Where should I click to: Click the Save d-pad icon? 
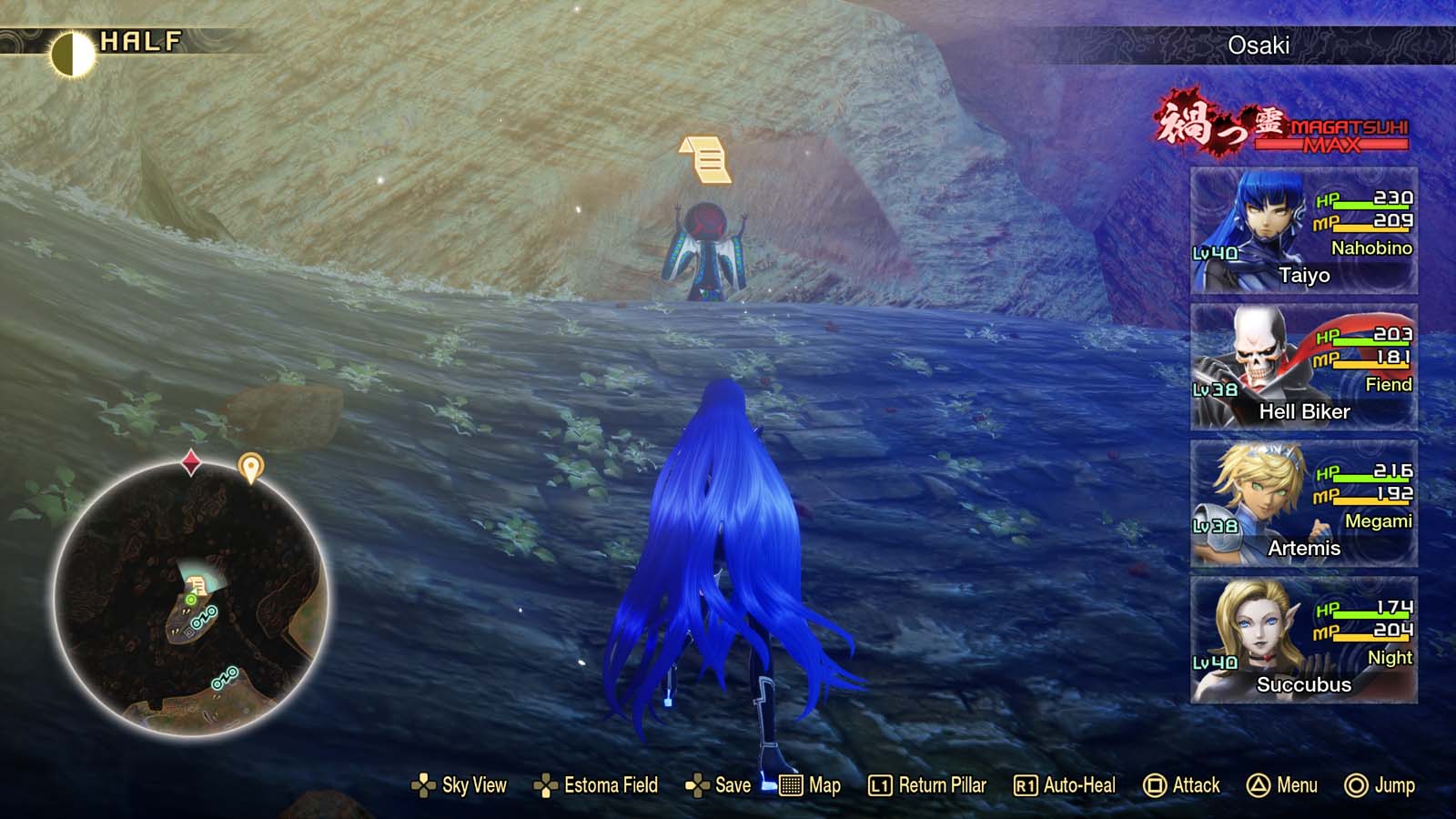click(x=695, y=785)
